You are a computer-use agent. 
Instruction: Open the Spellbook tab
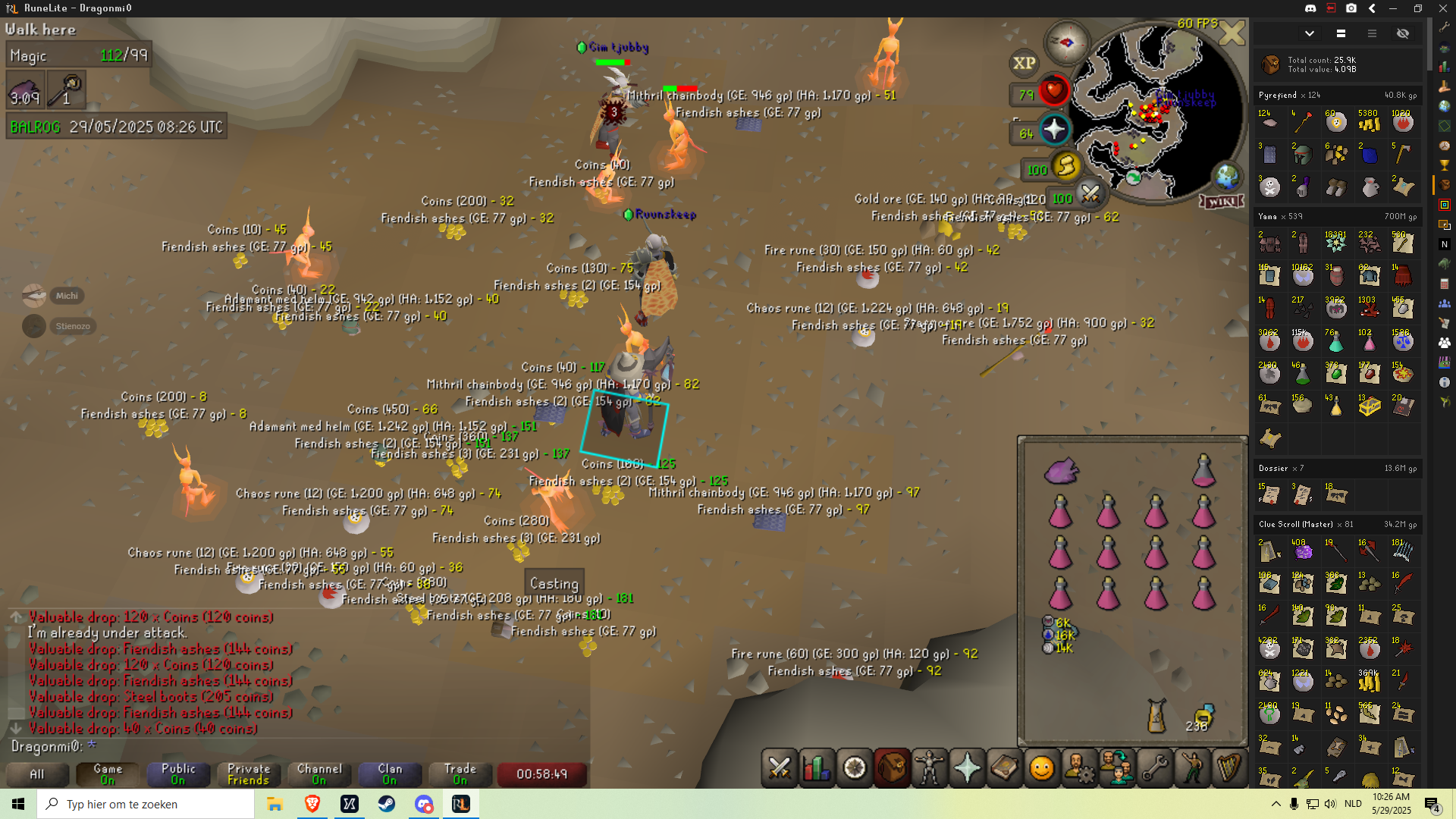click(1004, 768)
